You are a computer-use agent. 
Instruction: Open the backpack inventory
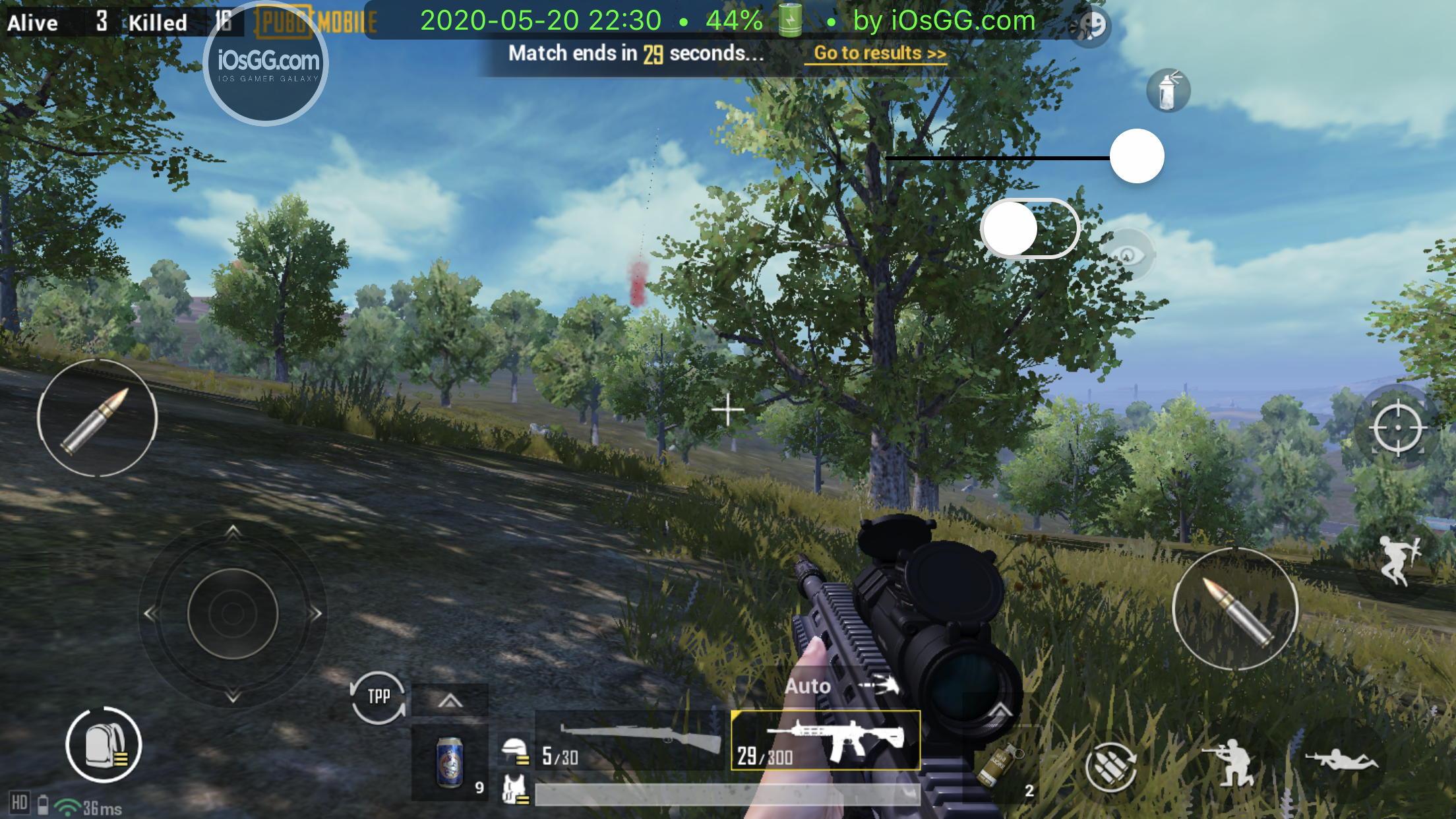point(104,745)
